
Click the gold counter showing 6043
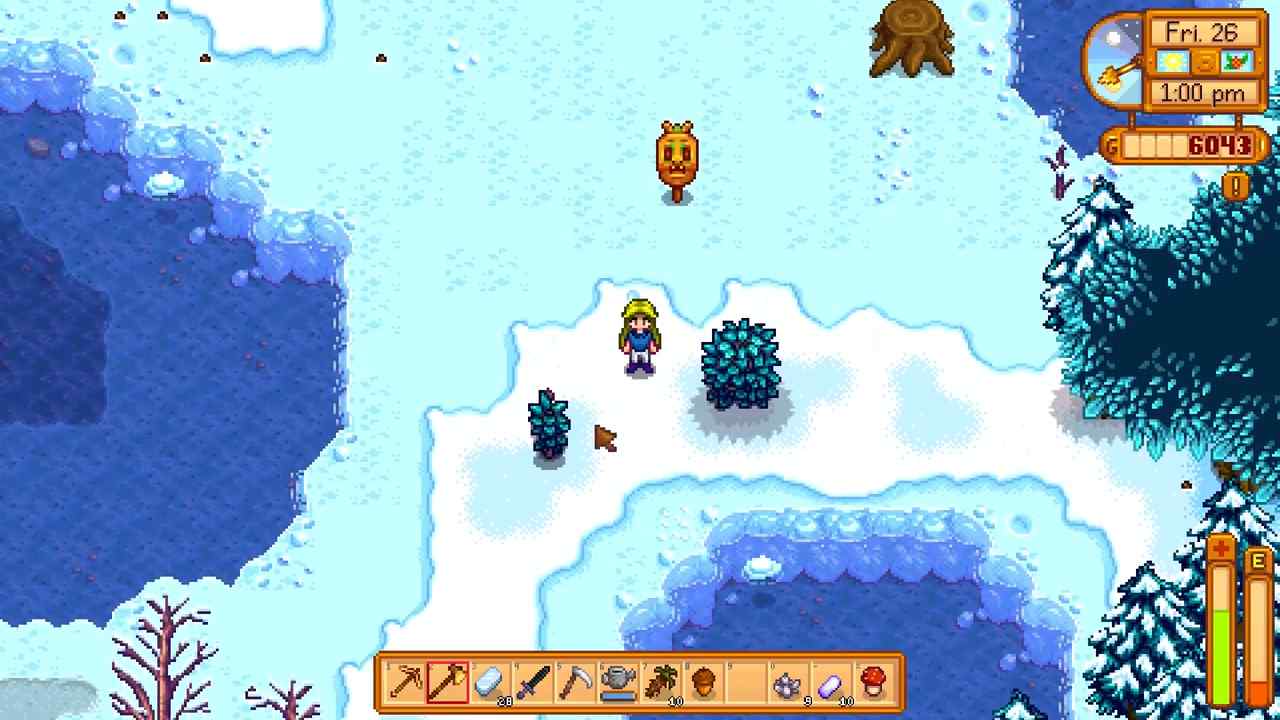[x=1222, y=144]
